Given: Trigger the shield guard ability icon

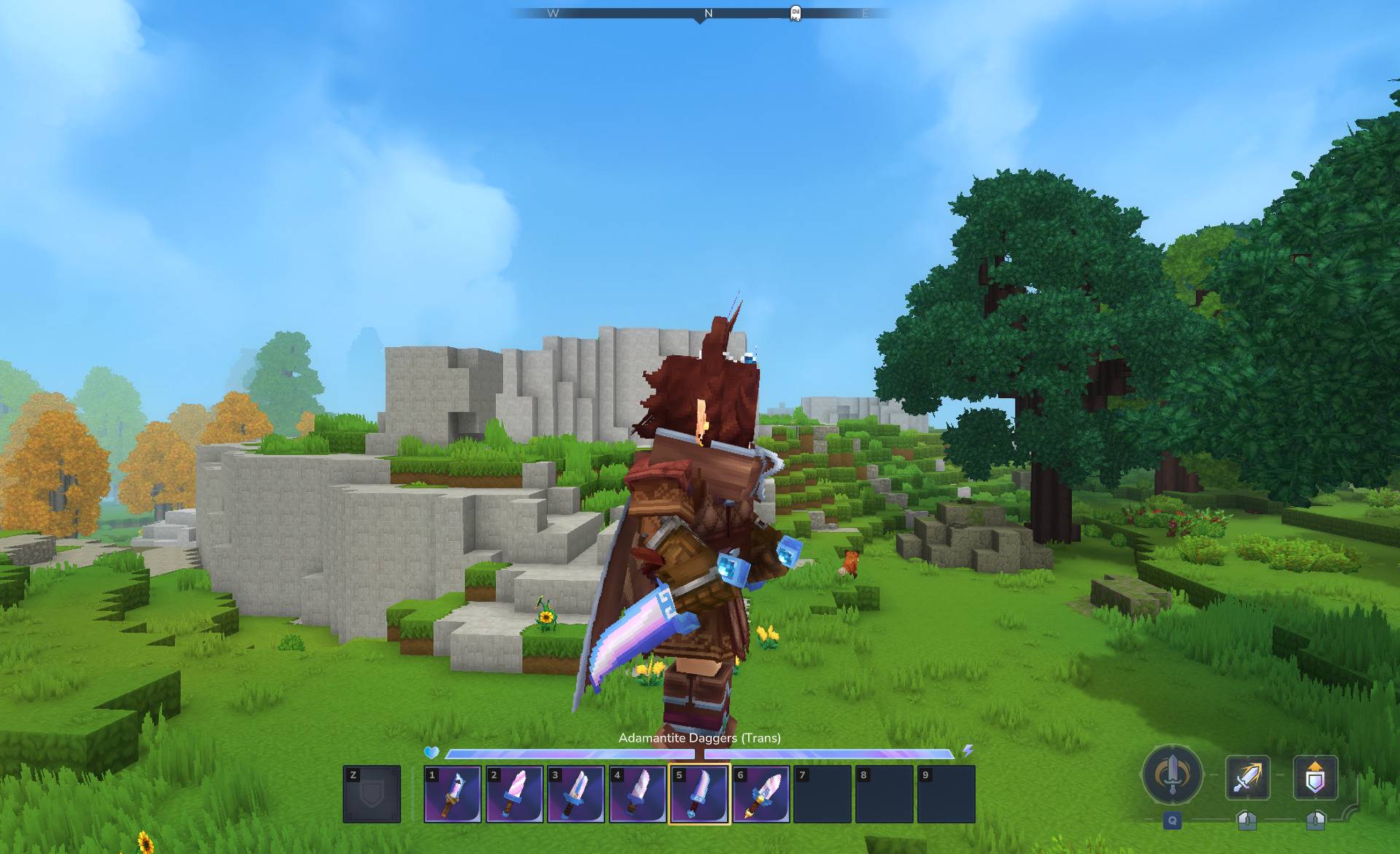Looking at the screenshot, I should (x=1315, y=777).
